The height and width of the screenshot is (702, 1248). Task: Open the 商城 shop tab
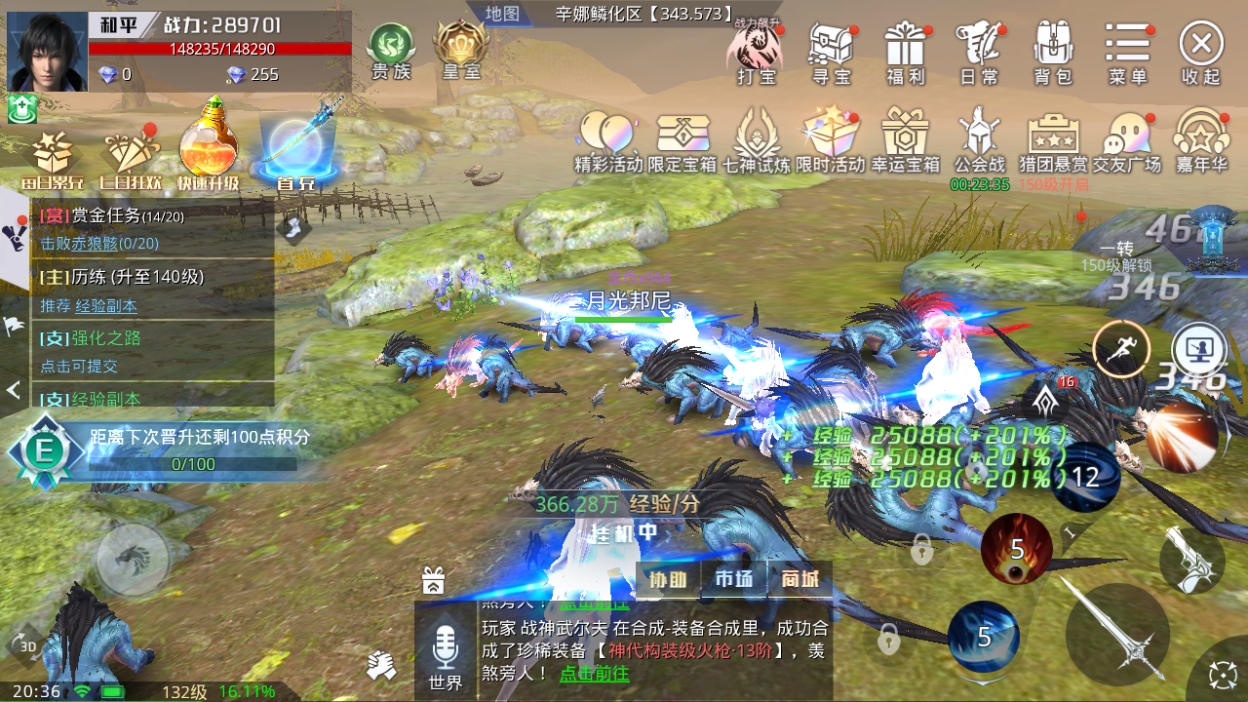coord(800,580)
